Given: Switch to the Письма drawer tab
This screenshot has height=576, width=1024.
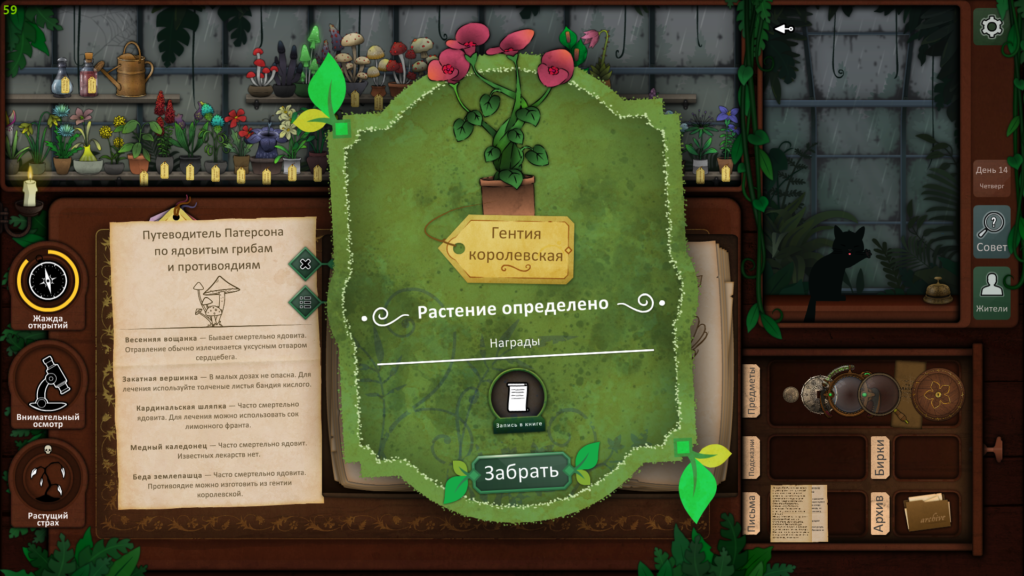Looking at the screenshot, I should pos(753,514).
